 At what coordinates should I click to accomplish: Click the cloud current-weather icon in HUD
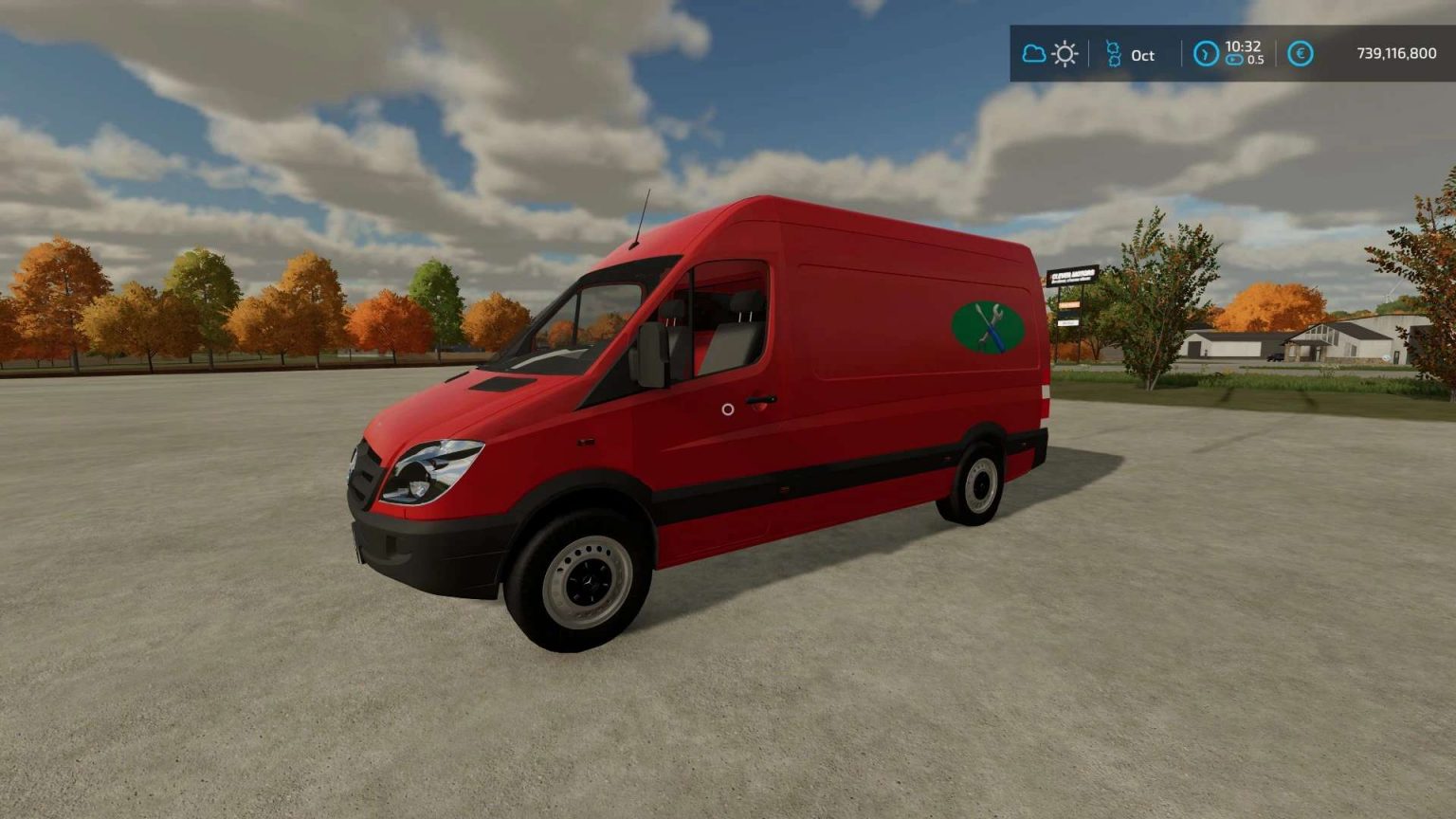tap(1033, 54)
